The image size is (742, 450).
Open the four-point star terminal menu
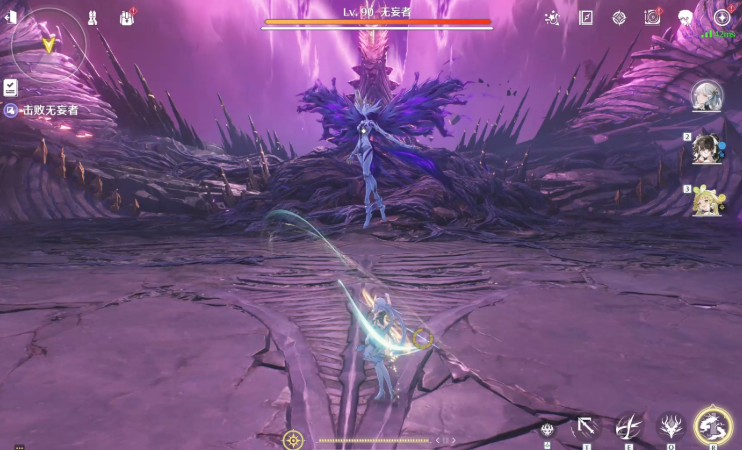click(722, 17)
